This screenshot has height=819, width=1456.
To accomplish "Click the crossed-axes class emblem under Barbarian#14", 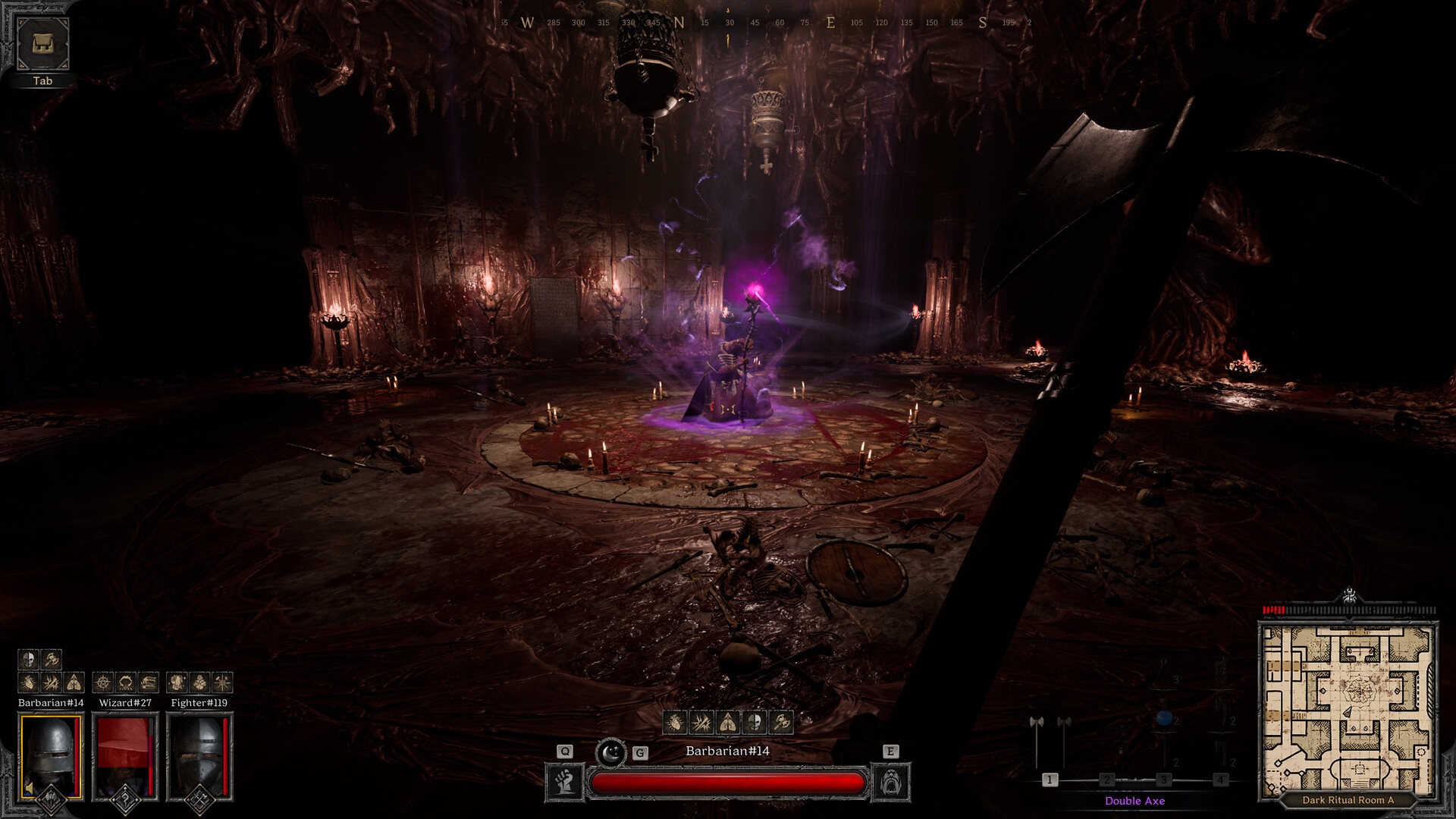I will coord(50,799).
